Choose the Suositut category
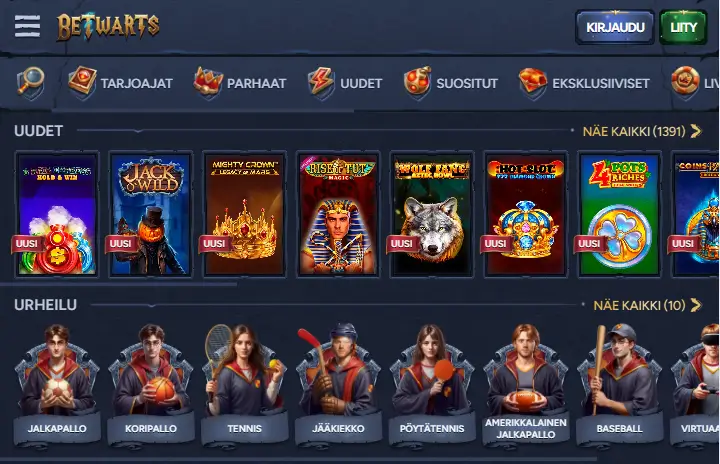Image resolution: width=720 pixels, height=464 pixels. pos(451,83)
